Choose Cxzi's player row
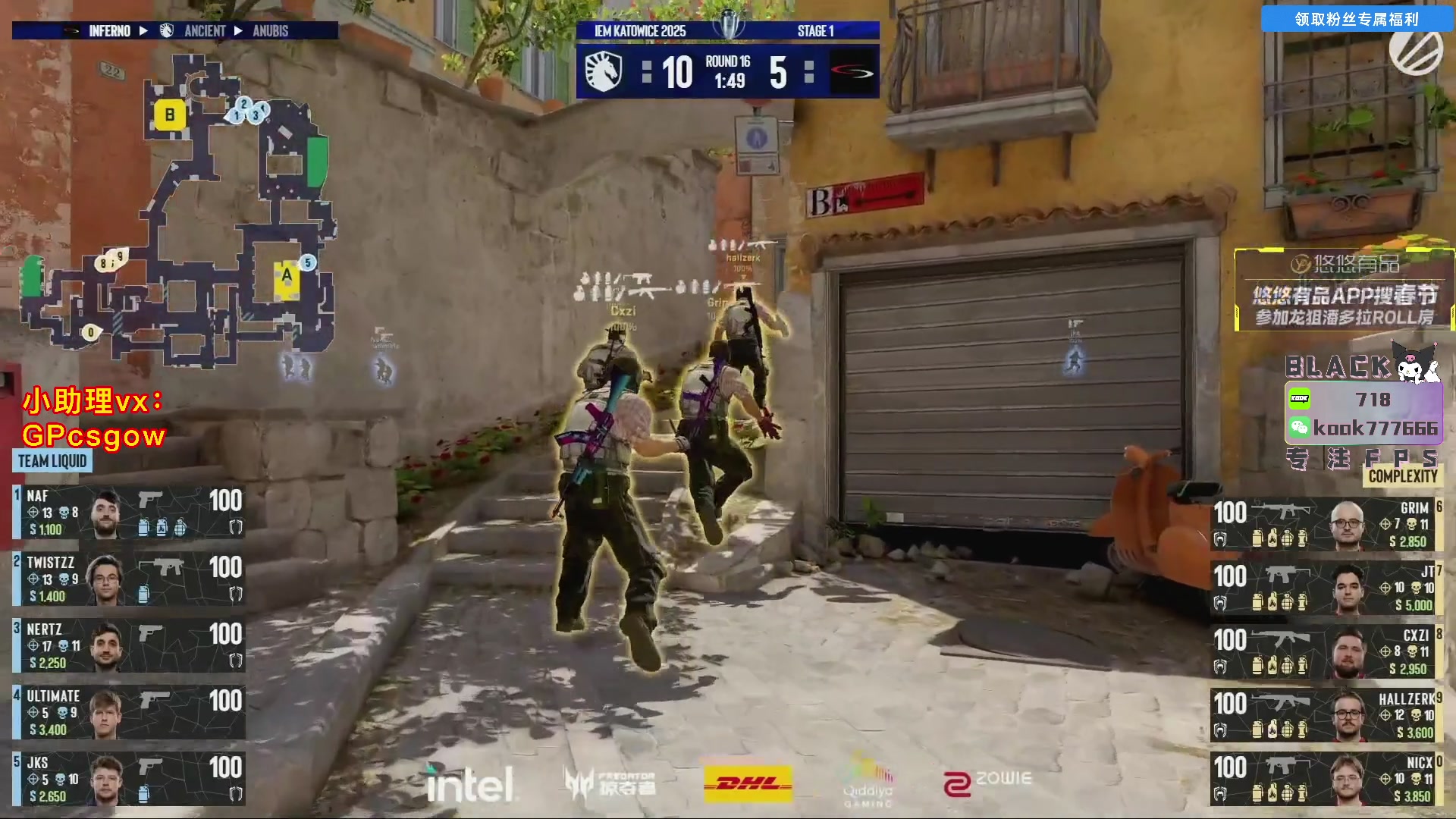This screenshot has height=819, width=1456. (x=1326, y=652)
